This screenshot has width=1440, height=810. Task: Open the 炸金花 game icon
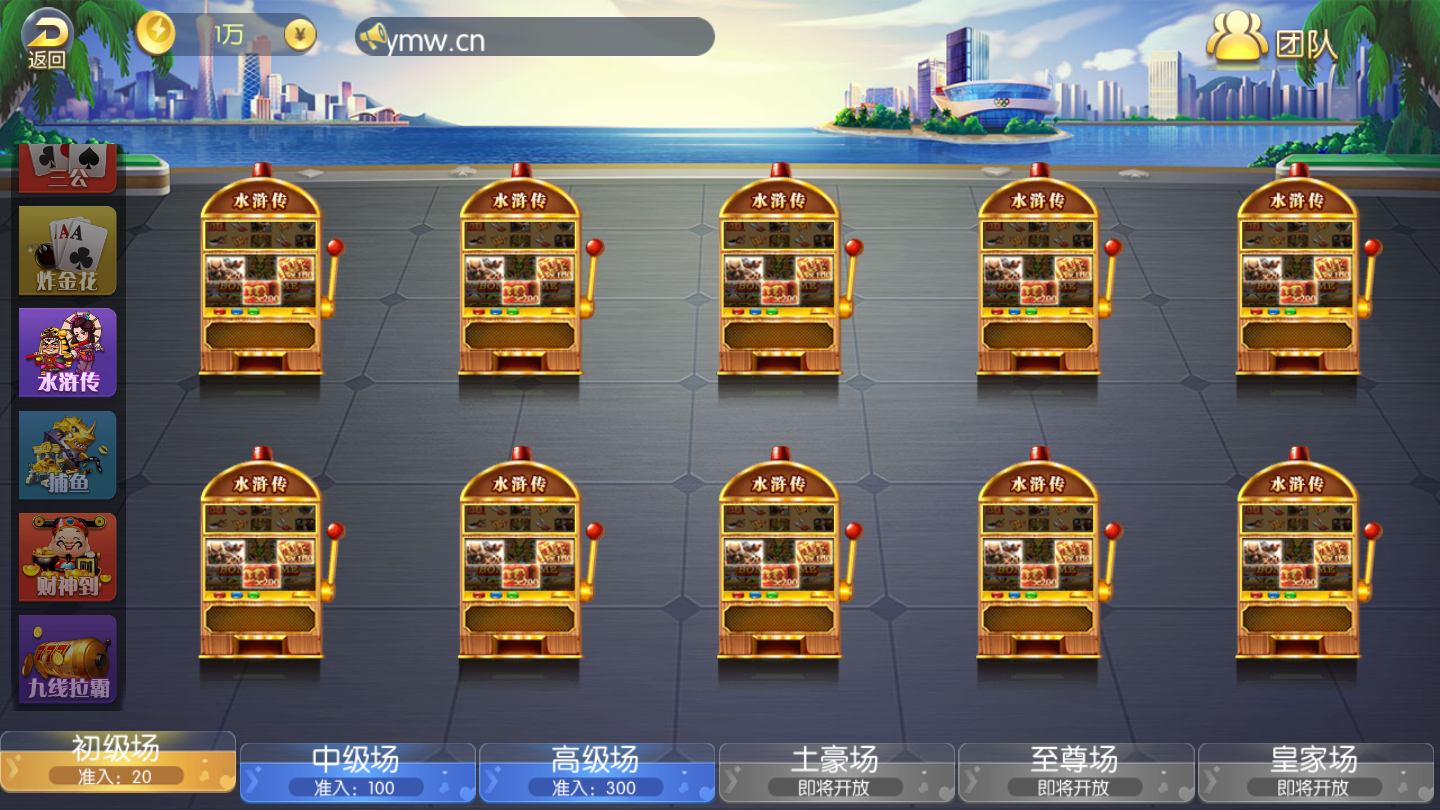[x=67, y=249]
